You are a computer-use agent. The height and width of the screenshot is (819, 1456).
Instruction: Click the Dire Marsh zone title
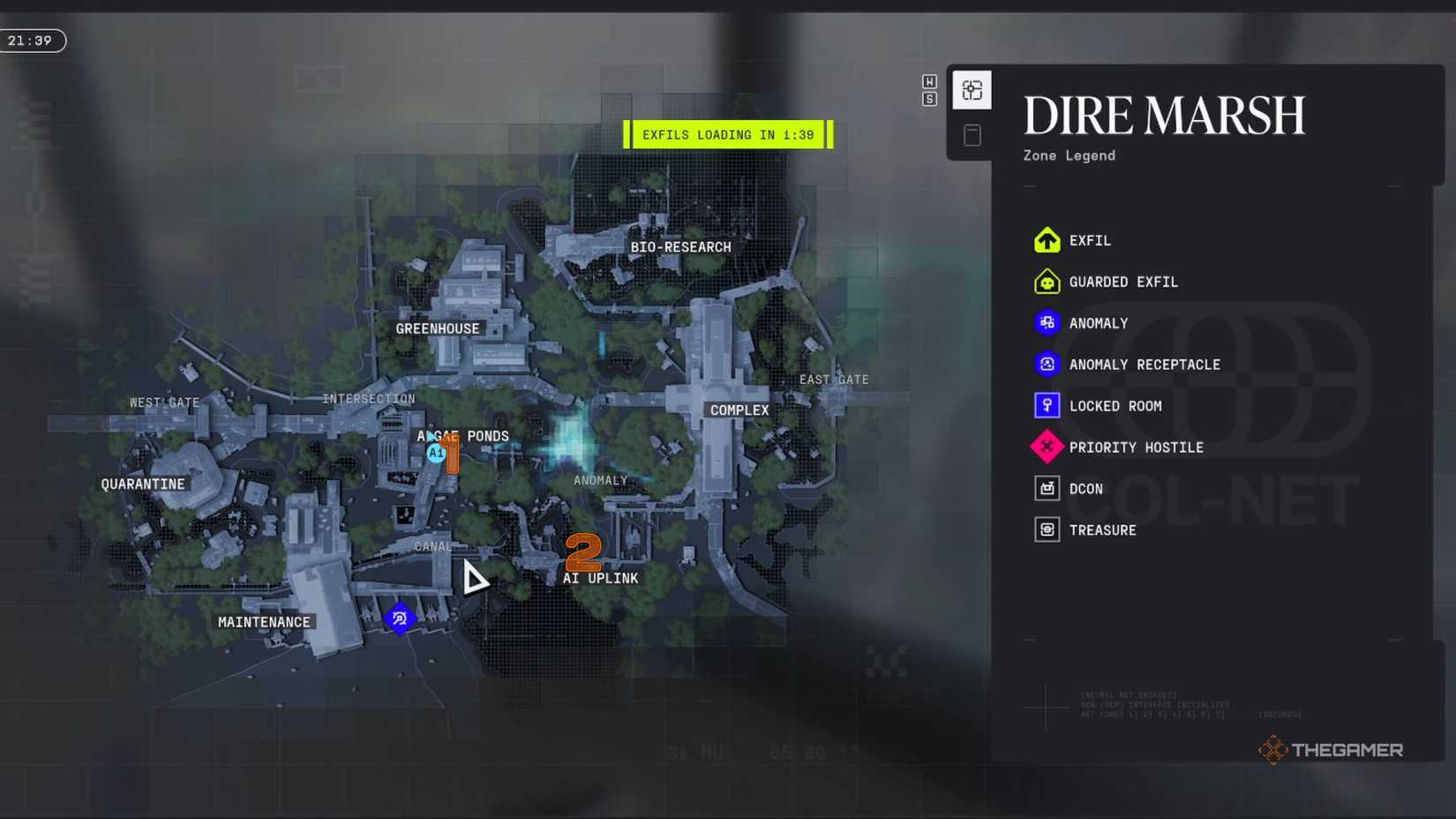[x=1163, y=115]
